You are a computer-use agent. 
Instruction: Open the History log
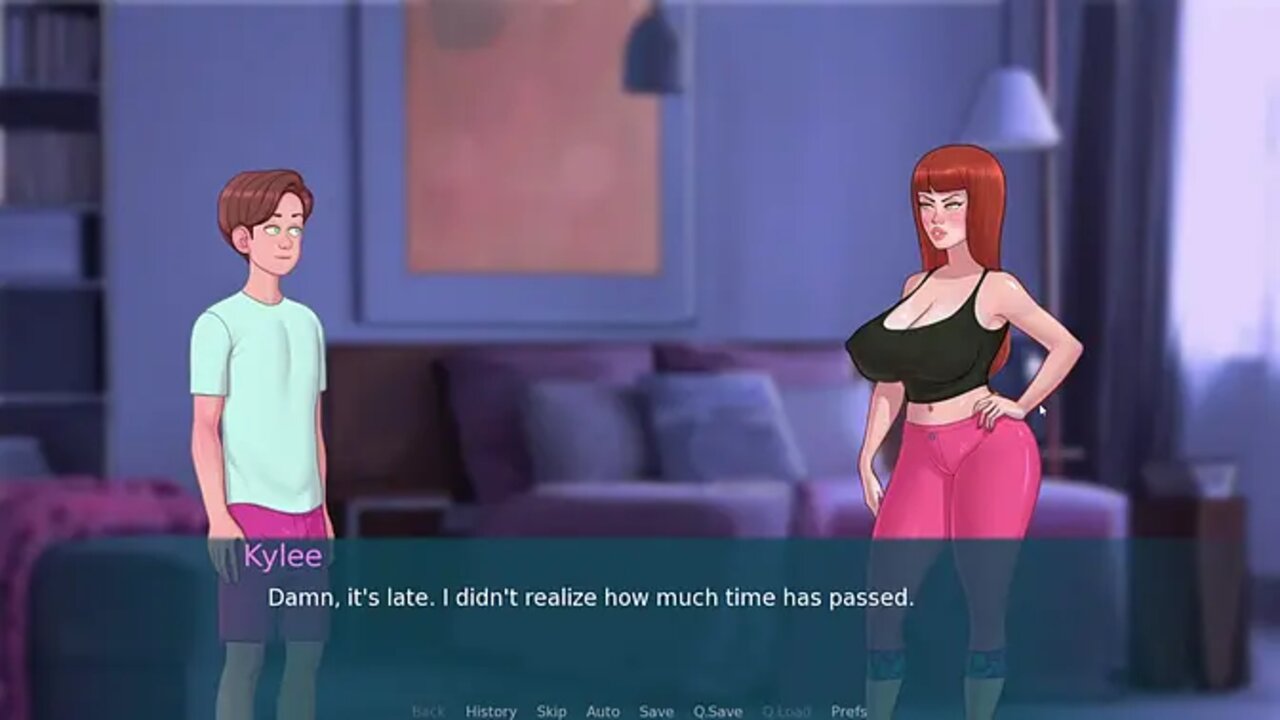(x=491, y=711)
